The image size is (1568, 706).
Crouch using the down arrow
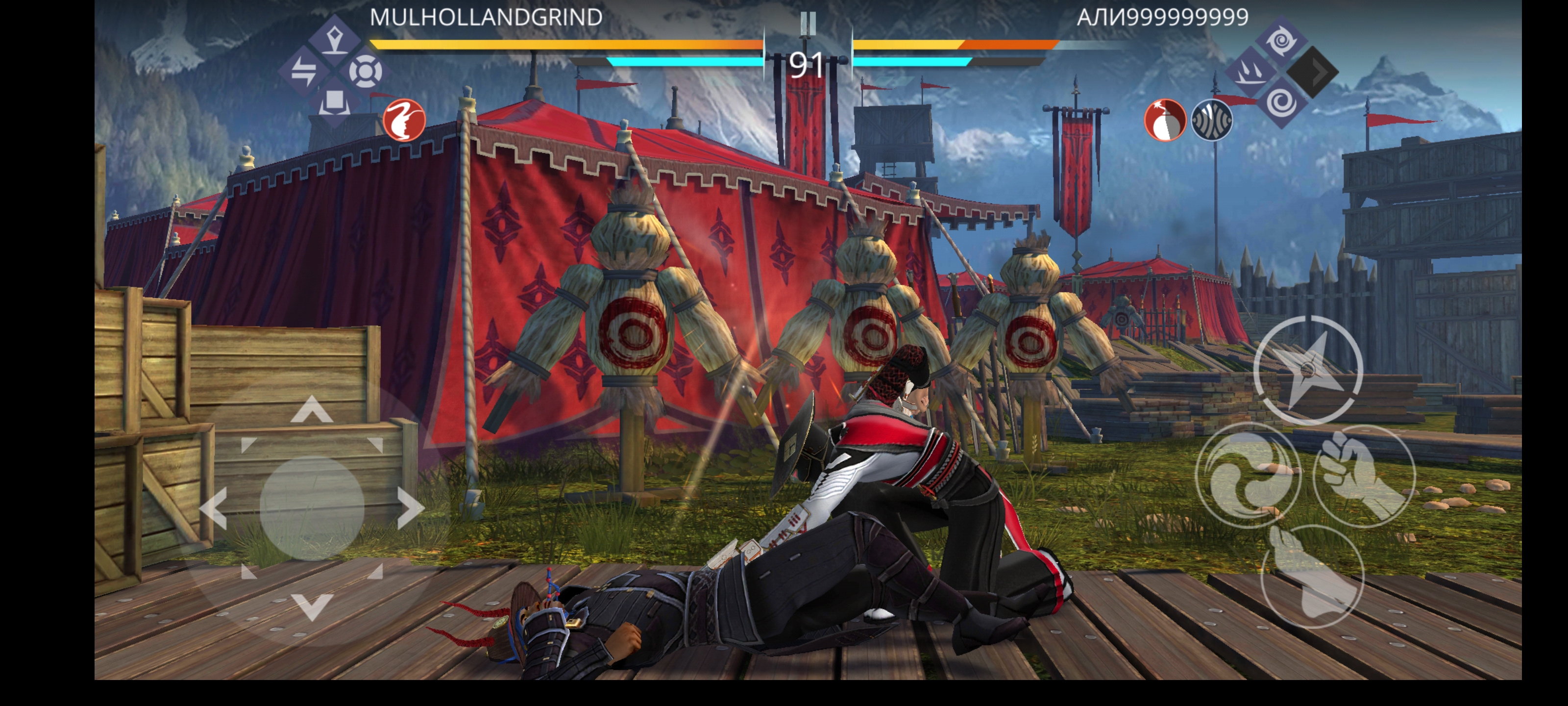[312, 606]
